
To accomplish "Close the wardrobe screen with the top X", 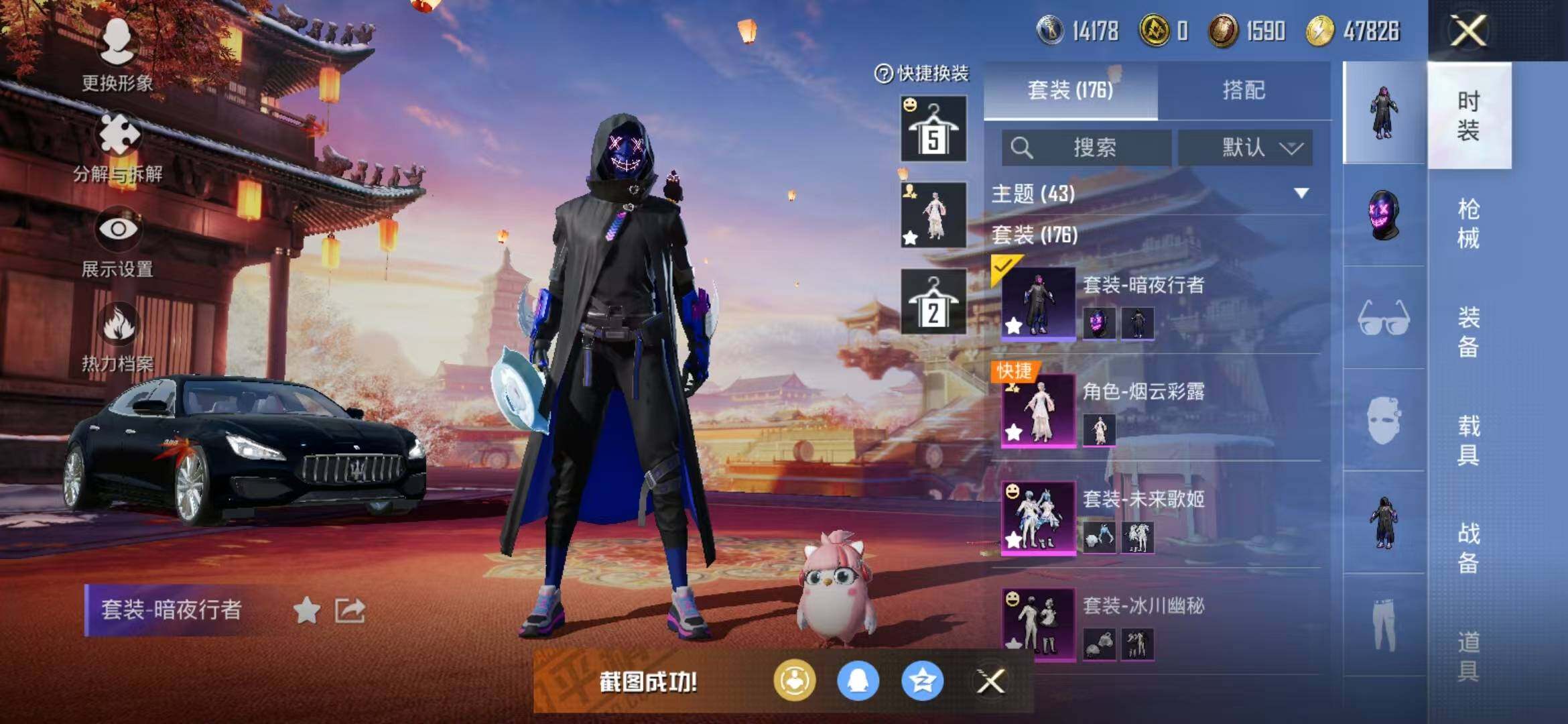I will click(x=1468, y=31).
